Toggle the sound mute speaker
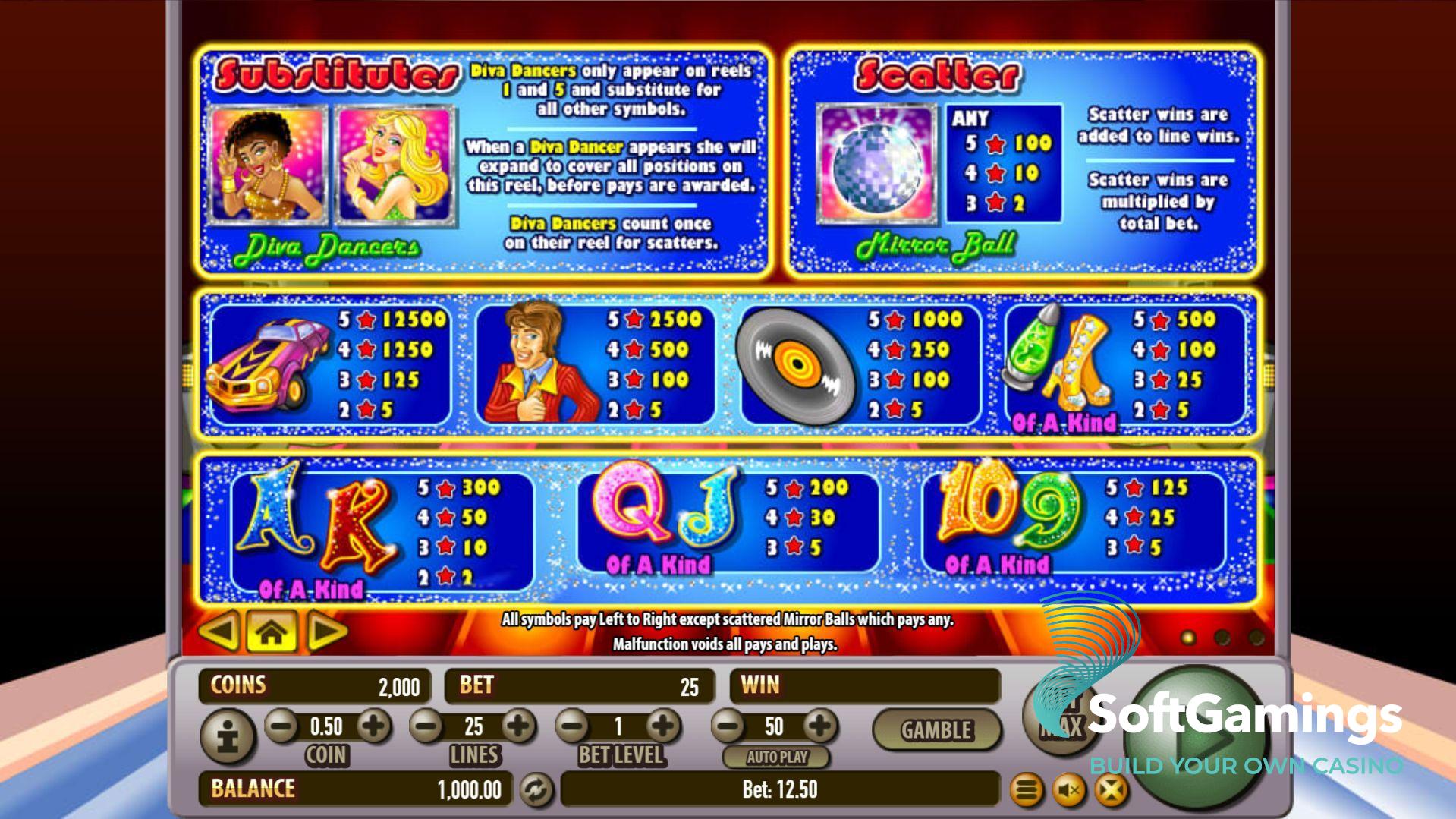Screen dimensions: 1456x819 coord(1069,791)
